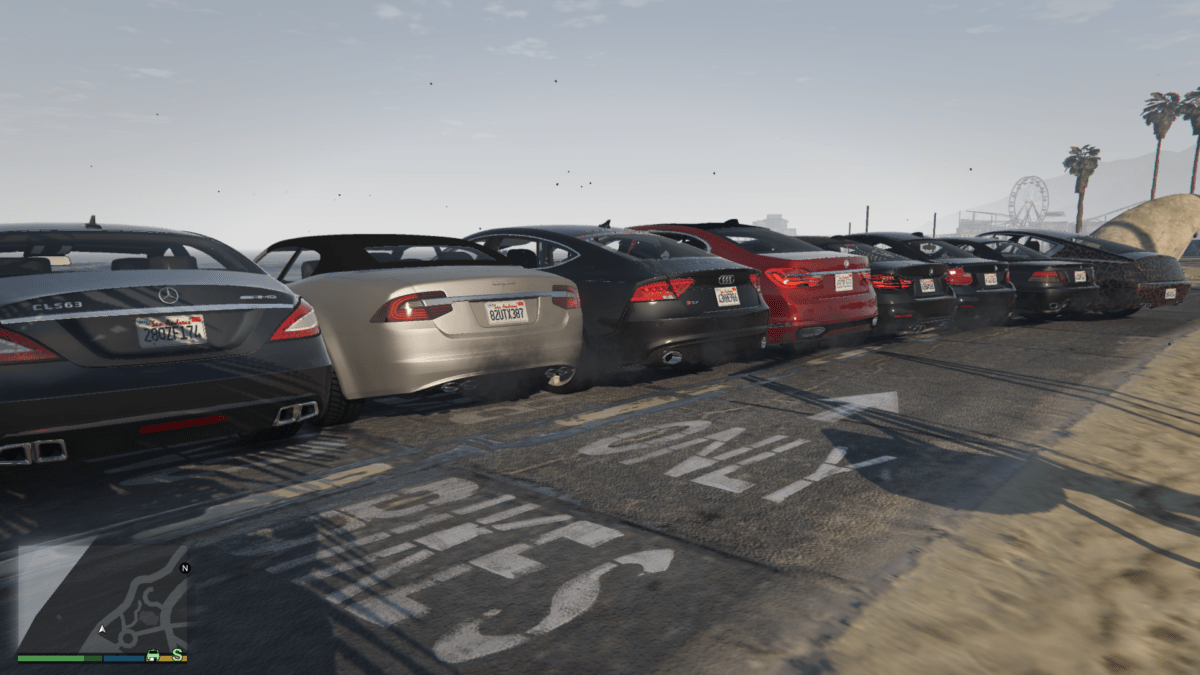Click the green S blip on minimap
The height and width of the screenshot is (675, 1200).
coord(178,655)
